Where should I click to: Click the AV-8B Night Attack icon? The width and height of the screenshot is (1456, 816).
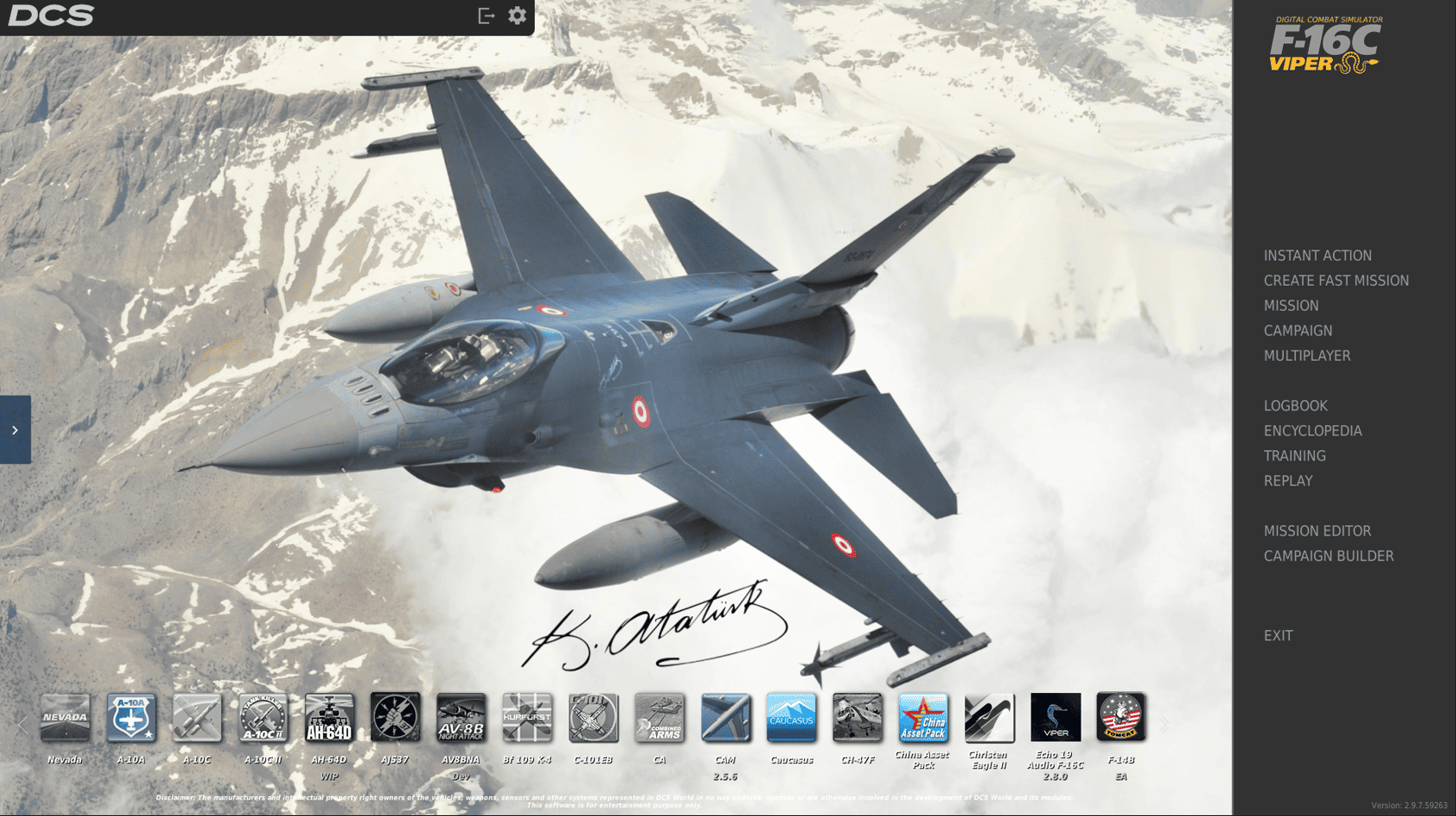pos(462,718)
